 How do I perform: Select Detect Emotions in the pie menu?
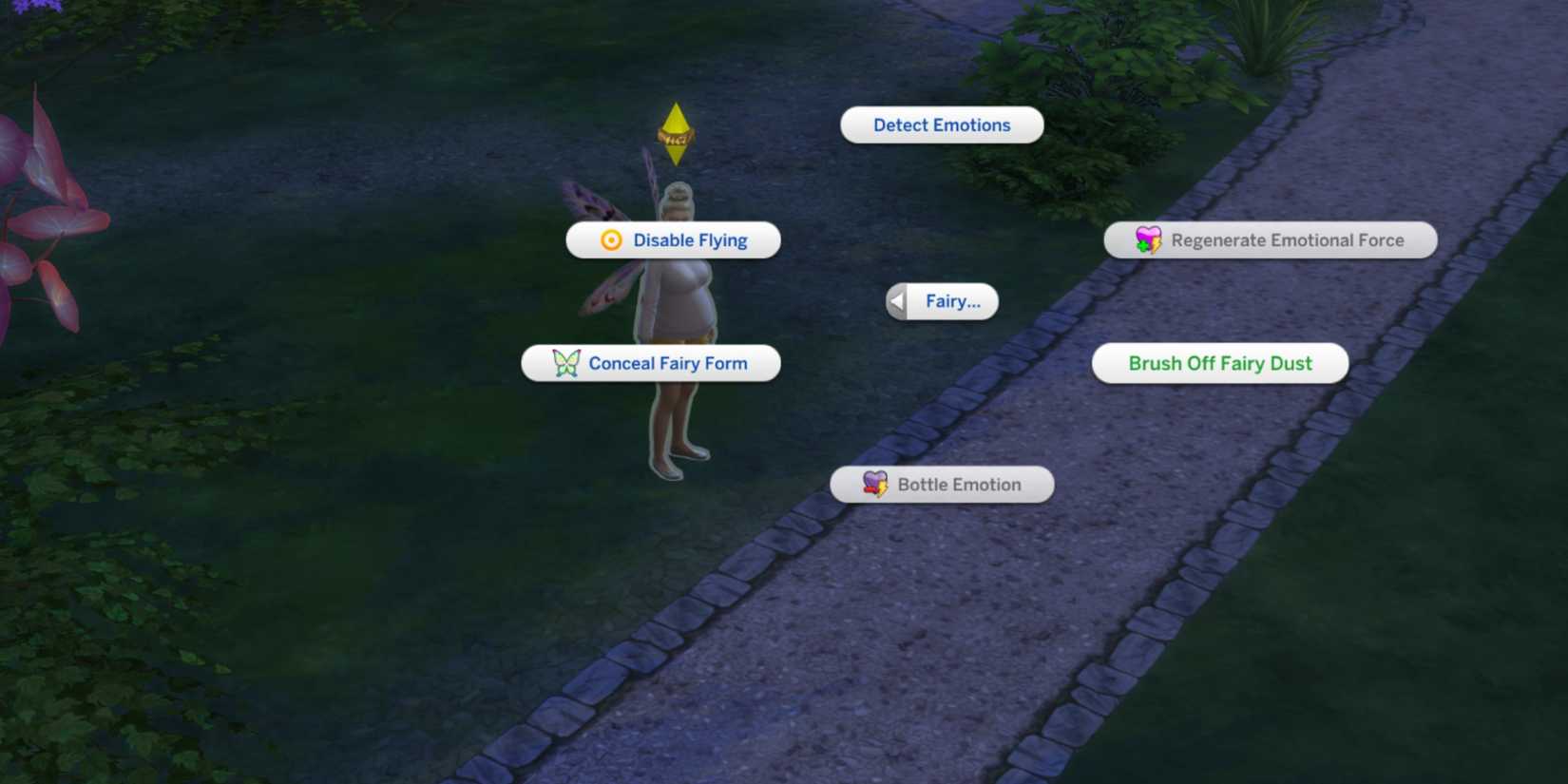(941, 124)
